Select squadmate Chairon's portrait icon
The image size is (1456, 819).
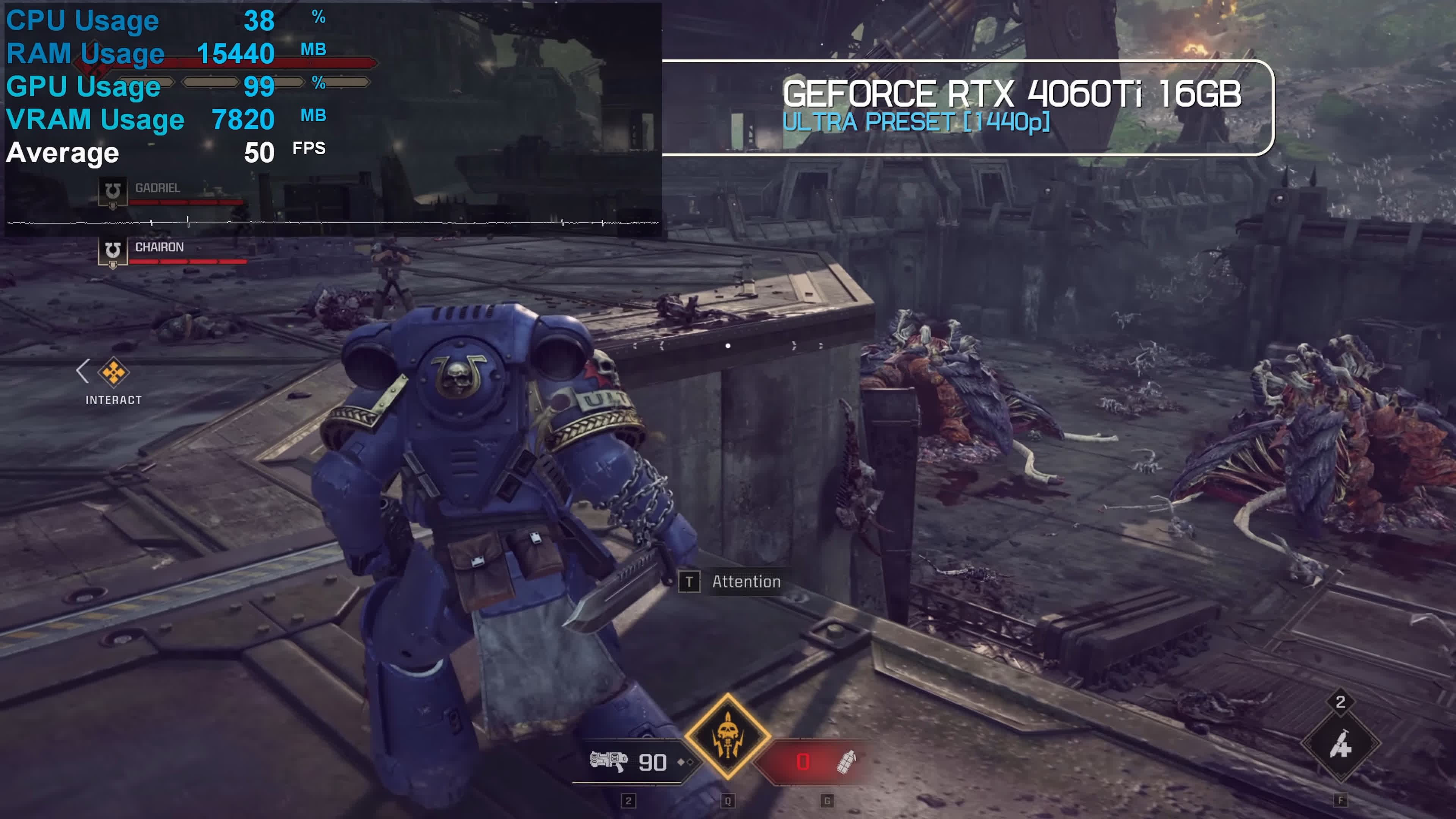click(x=113, y=251)
